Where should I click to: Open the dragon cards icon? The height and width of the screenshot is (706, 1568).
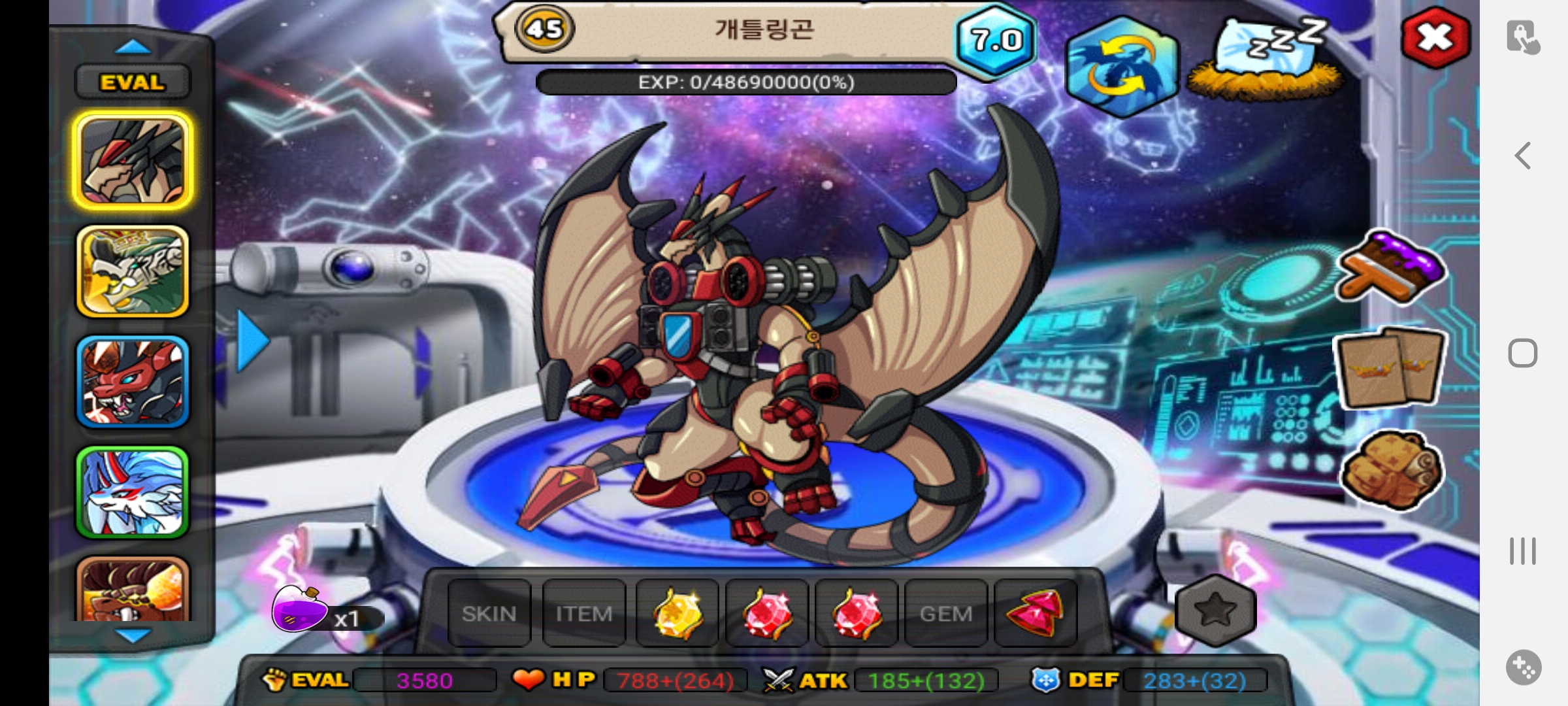click(1390, 368)
